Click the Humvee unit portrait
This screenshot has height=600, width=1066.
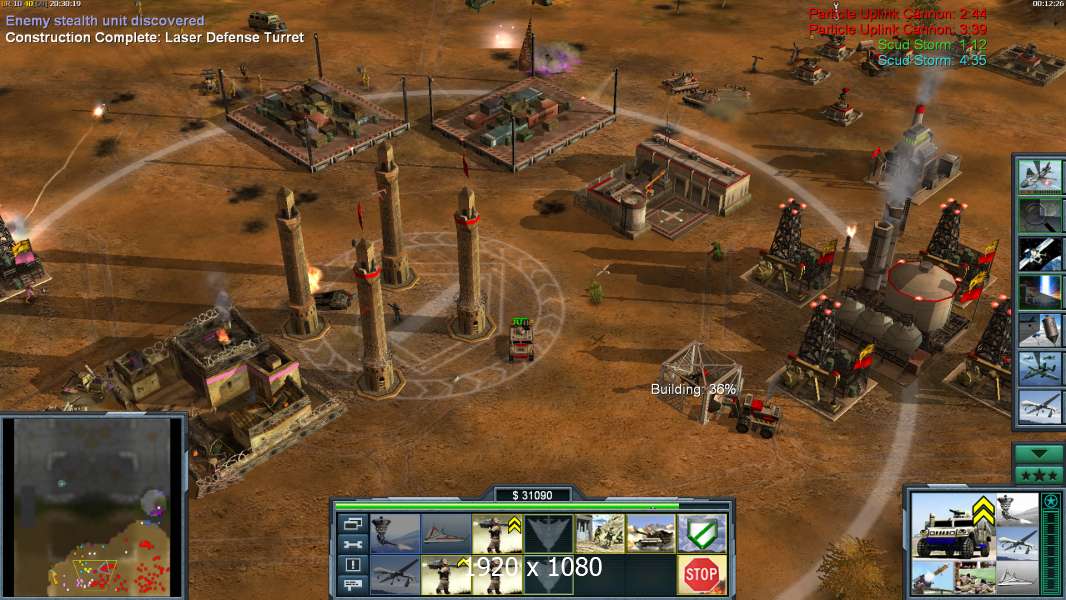[x=950, y=525]
